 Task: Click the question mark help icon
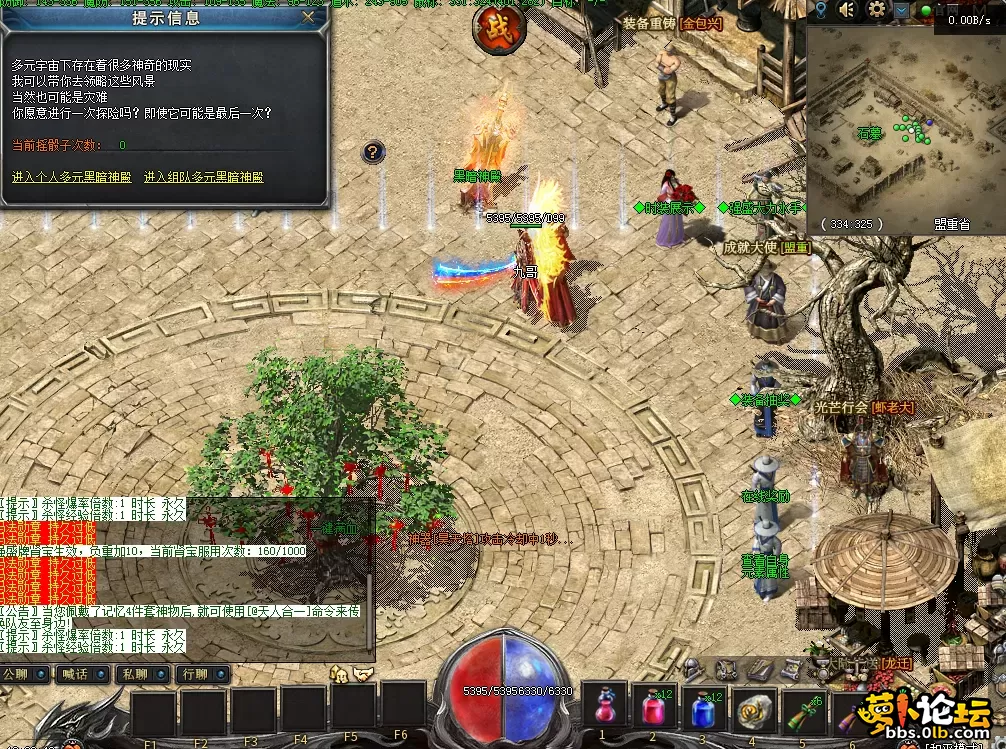(x=372, y=152)
